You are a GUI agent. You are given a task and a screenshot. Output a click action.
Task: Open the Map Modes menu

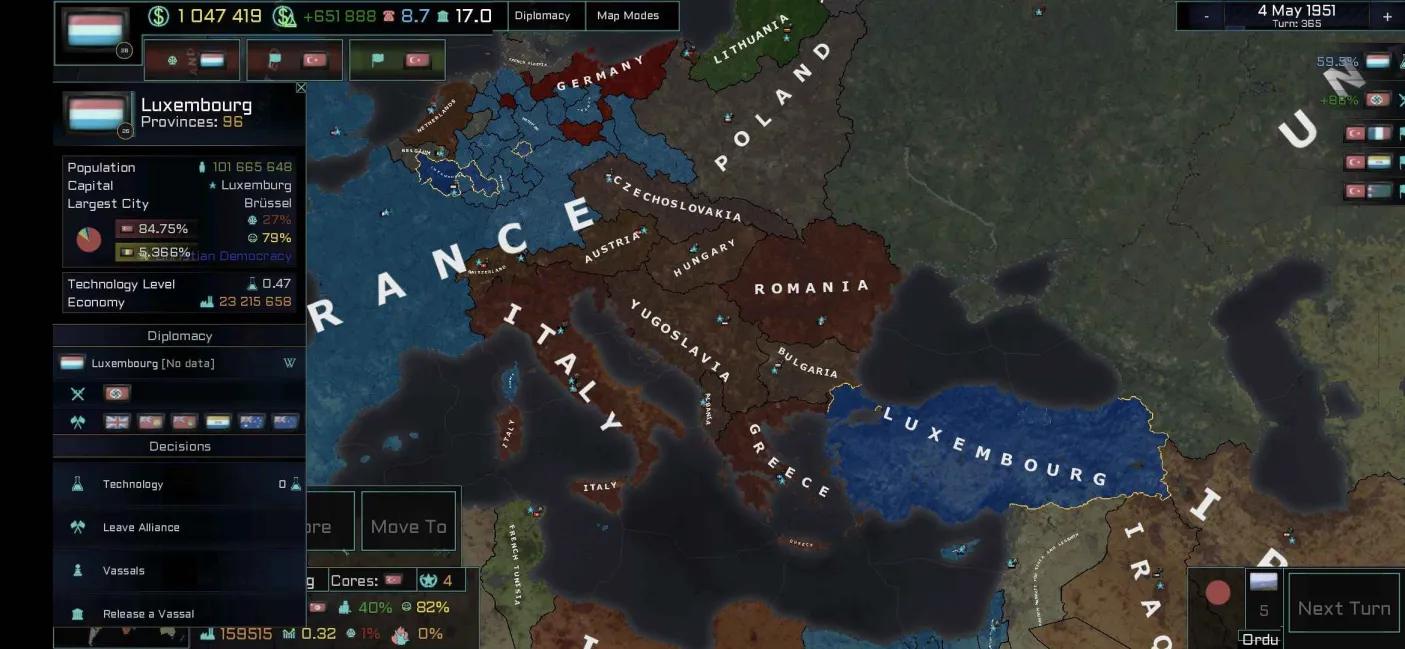click(628, 16)
